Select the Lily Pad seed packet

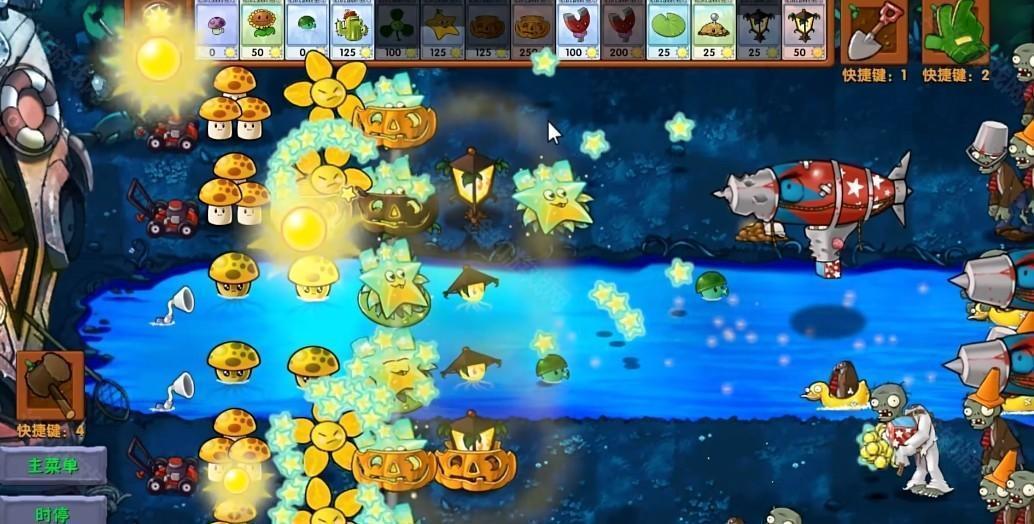[668, 29]
